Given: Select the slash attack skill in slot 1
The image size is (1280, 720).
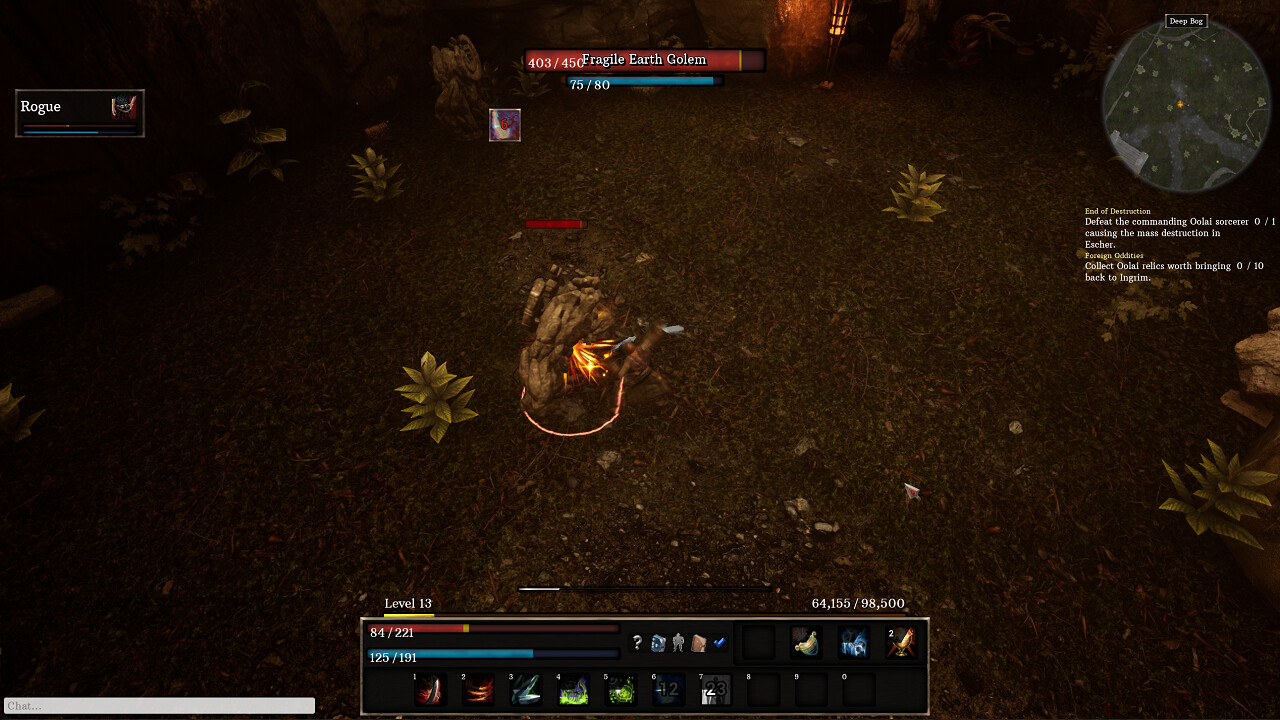Looking at the screenshot, I should 430,689.
